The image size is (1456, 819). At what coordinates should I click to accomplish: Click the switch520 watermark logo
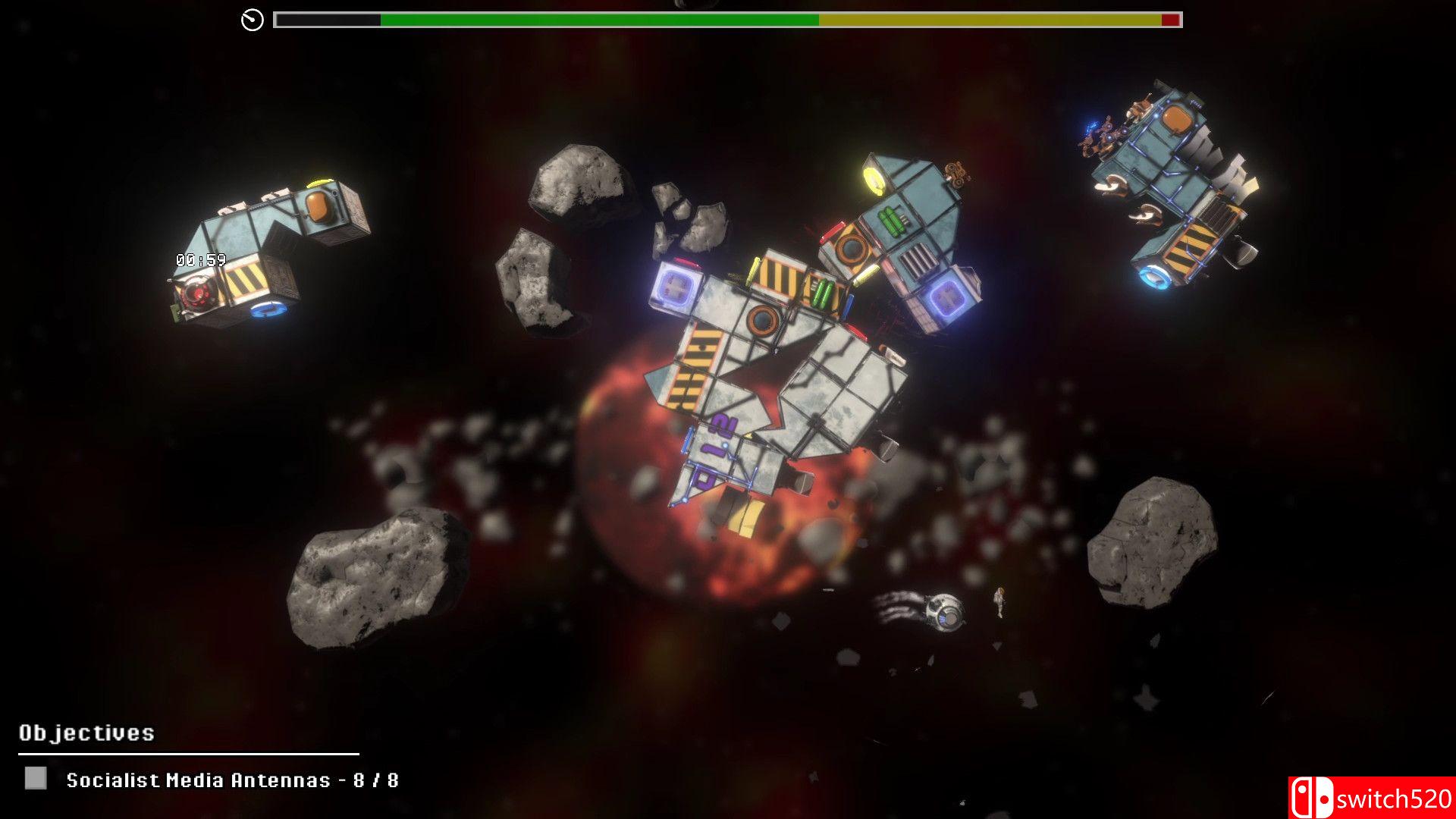click(1371, 798)
